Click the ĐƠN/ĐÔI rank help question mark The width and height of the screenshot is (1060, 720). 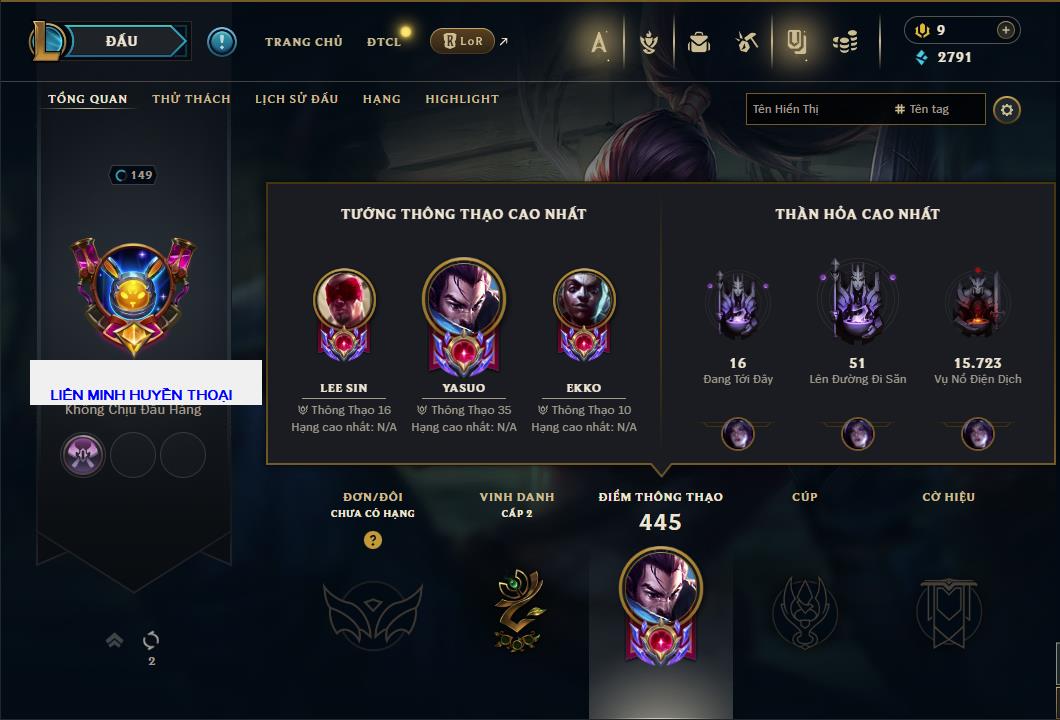[x=373, y=540]
